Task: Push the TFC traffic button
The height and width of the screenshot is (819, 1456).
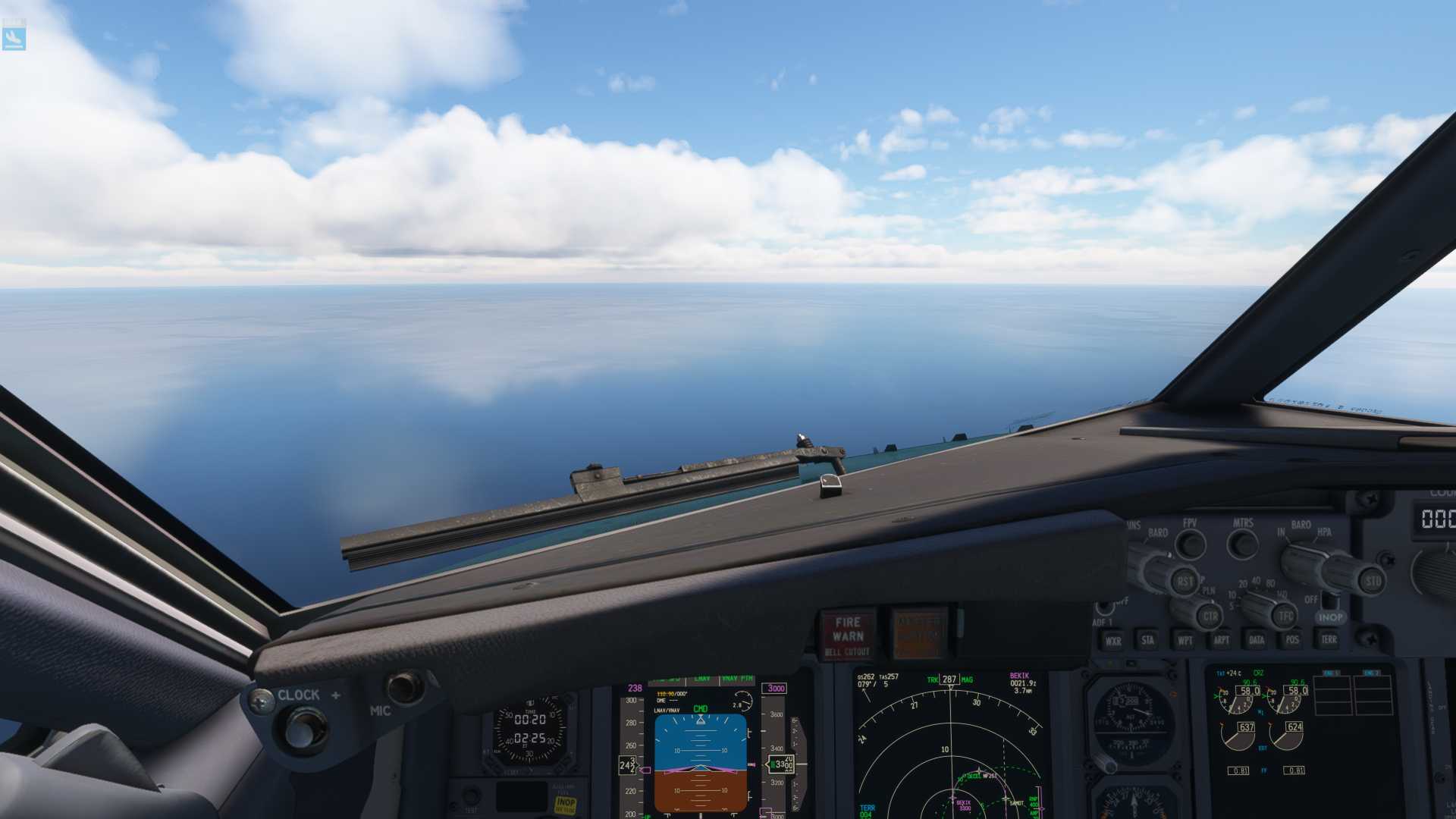Action: click(x=1285, y=616)
